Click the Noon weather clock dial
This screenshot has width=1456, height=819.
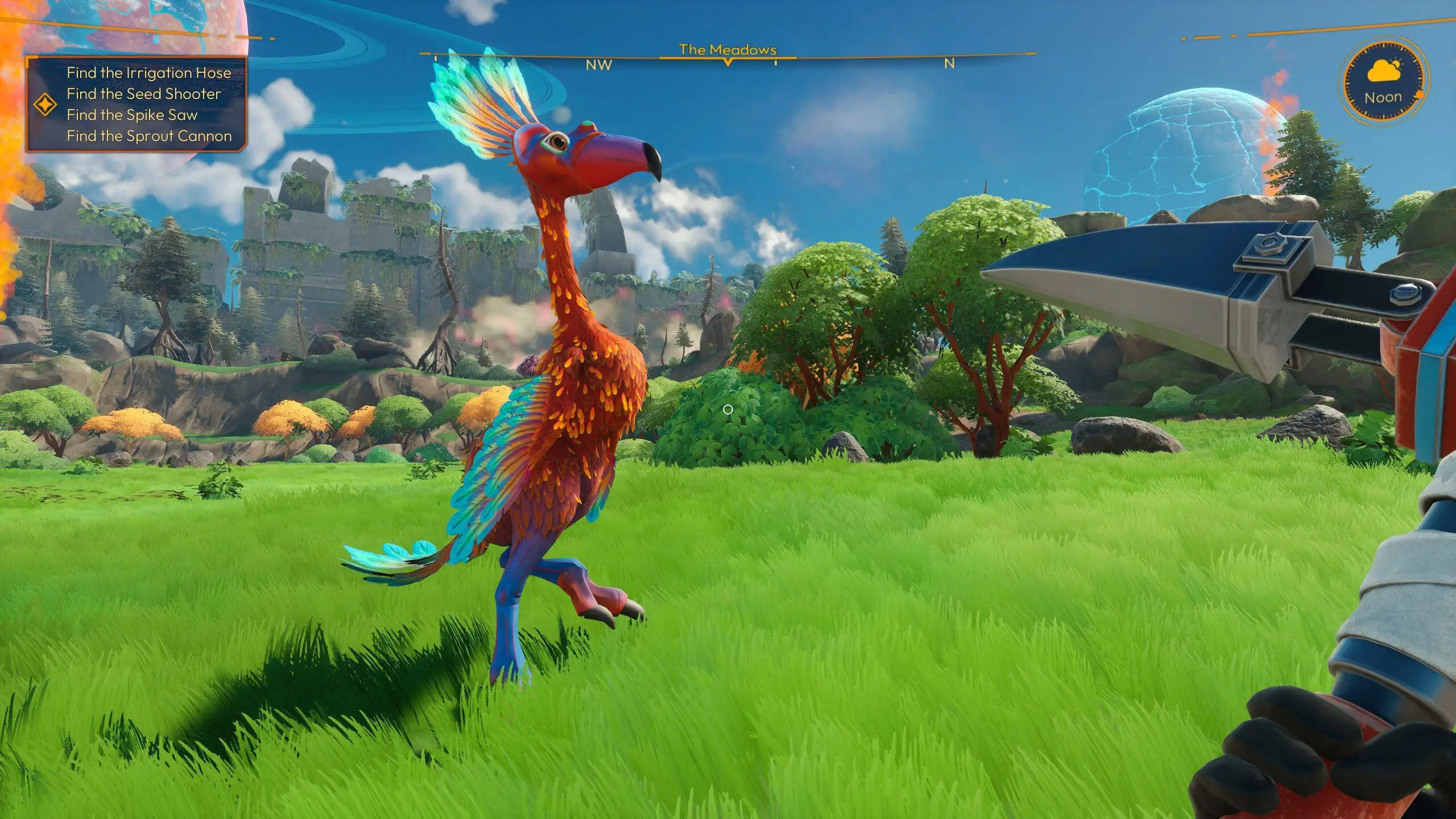point(1383,82)
